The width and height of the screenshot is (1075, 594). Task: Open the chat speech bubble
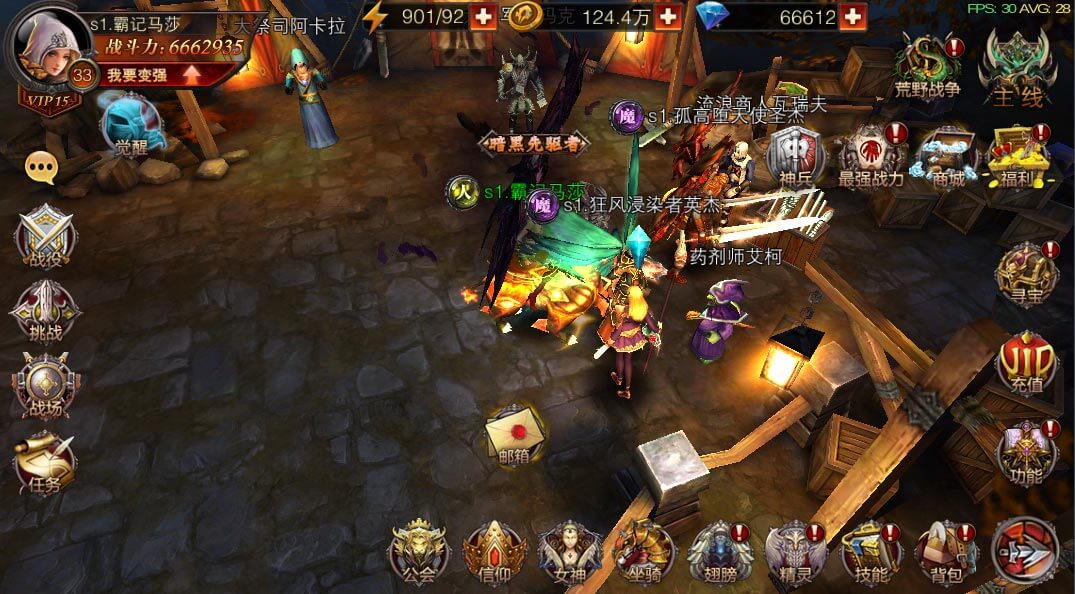coord(41,168)
